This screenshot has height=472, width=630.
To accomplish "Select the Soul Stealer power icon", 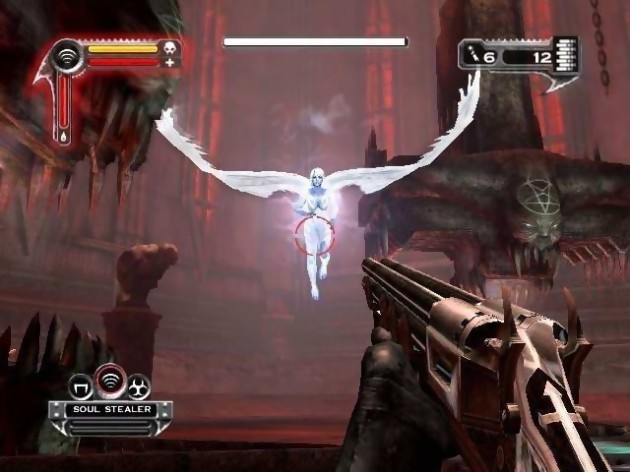I will pos(111,384).
